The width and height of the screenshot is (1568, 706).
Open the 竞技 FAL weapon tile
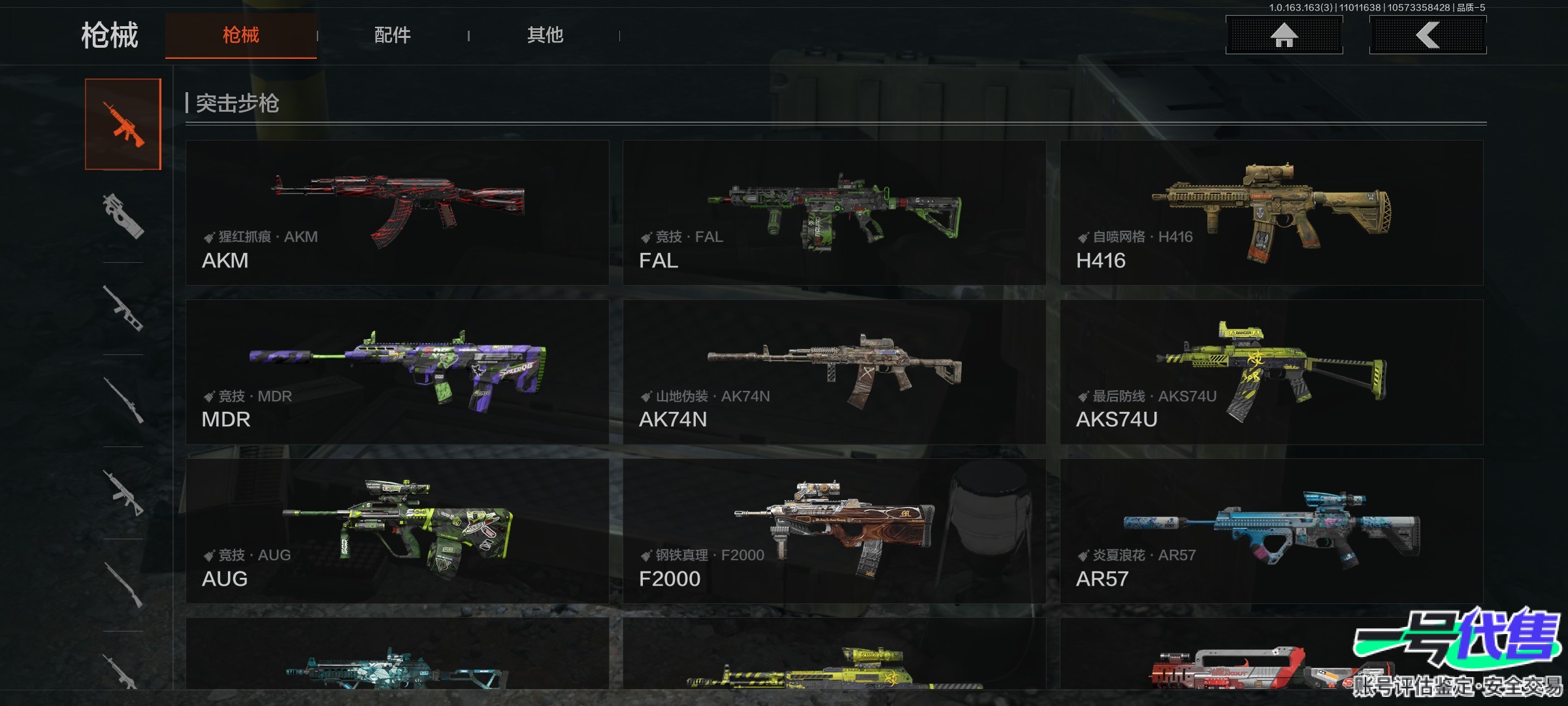pos(834,212)
